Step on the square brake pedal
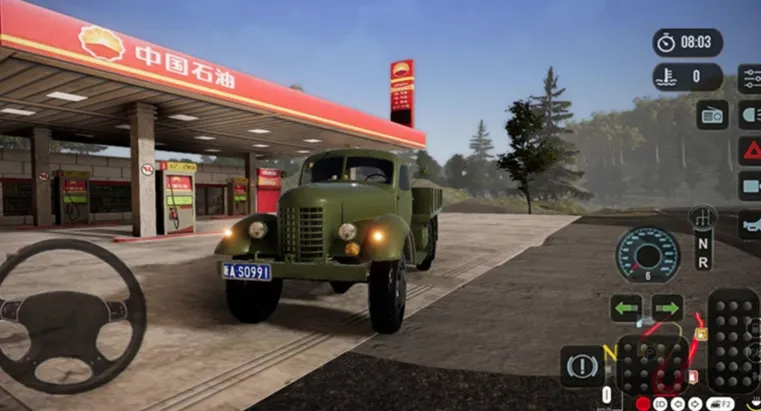This screenshot has height=411, width=761. [x=651, y=365]
